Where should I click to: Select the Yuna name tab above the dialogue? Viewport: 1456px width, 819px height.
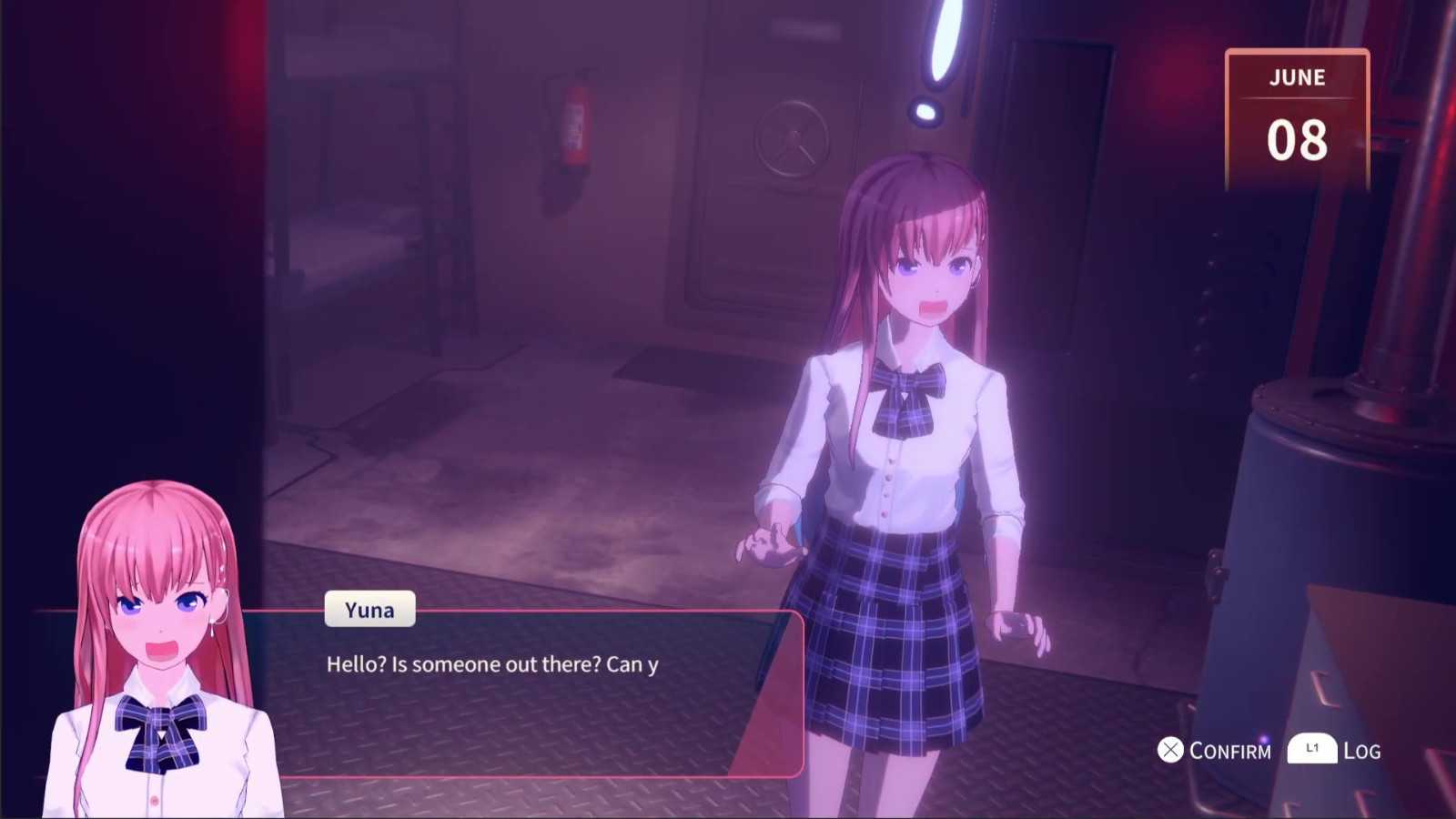[x=369, y=610]
